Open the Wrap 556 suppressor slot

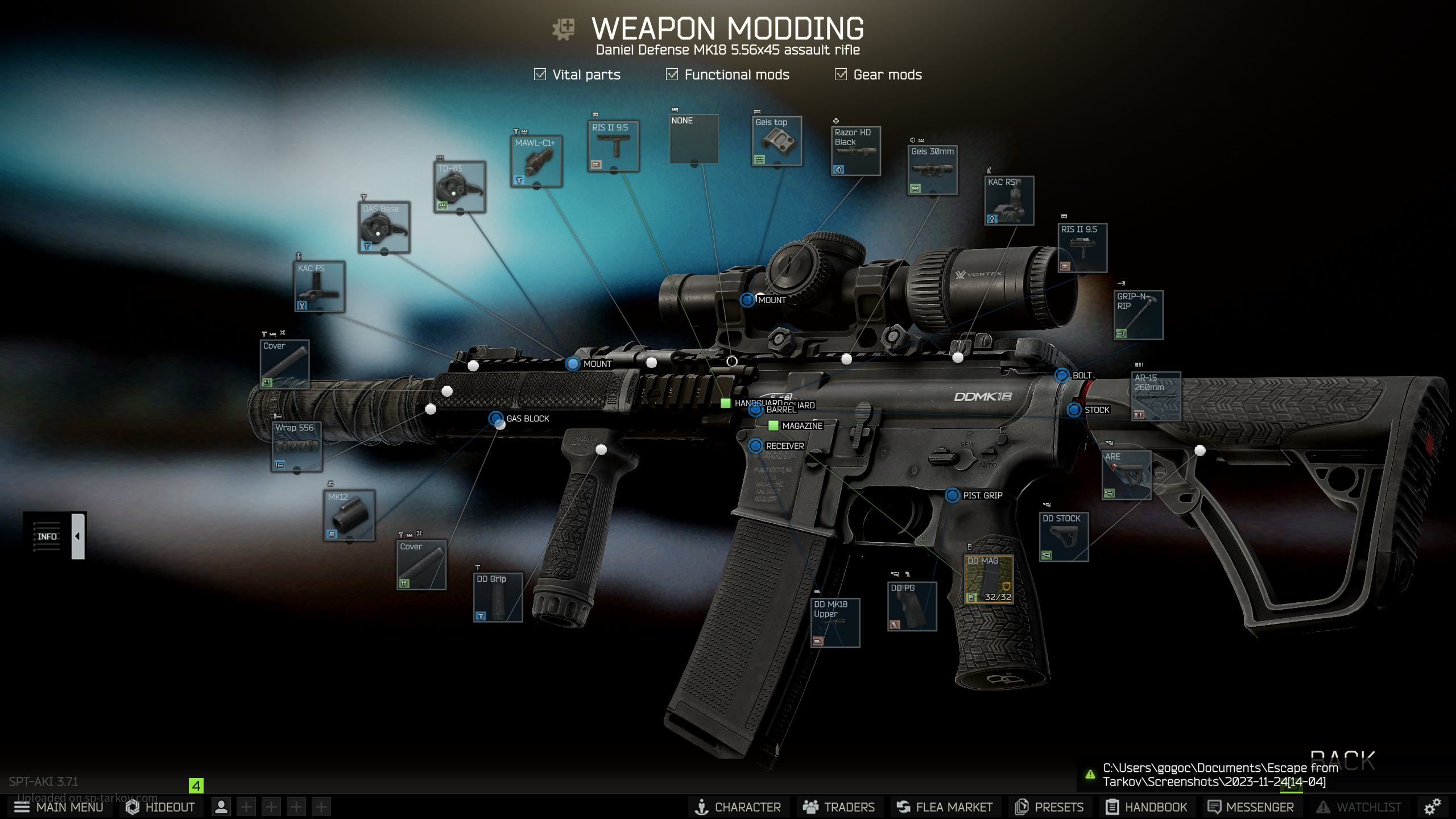point(296,447)
